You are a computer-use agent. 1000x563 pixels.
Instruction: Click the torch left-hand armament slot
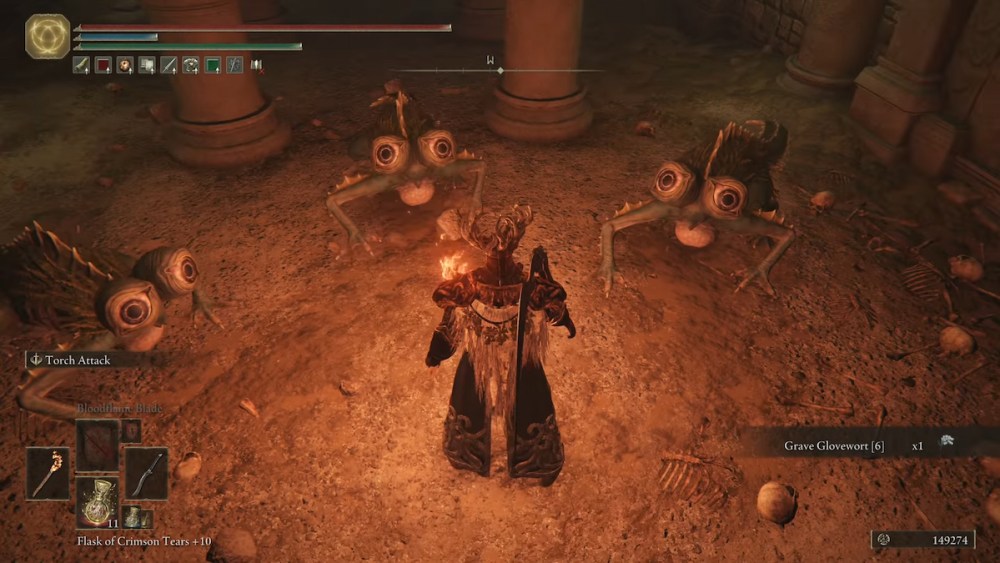(x=48, y=473)
